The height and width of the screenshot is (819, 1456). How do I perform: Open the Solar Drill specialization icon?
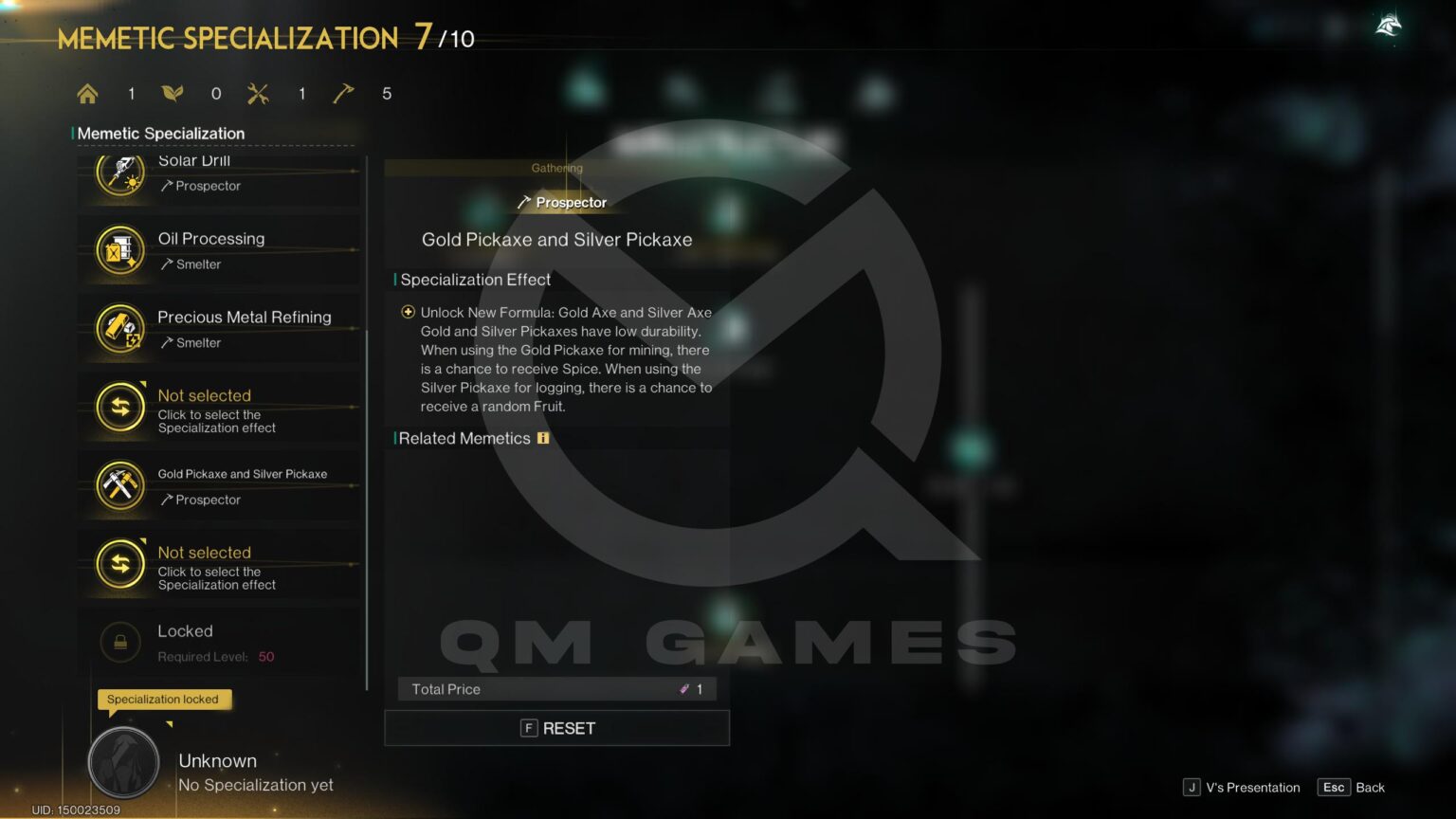coord(119,172)
